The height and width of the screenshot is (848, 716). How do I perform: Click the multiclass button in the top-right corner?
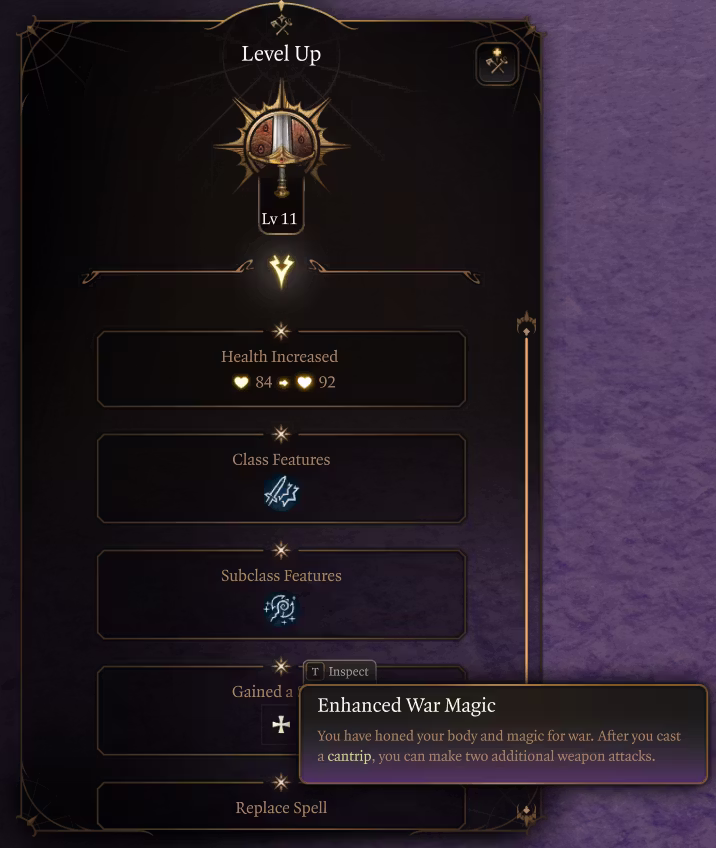[x=497, y=64]
